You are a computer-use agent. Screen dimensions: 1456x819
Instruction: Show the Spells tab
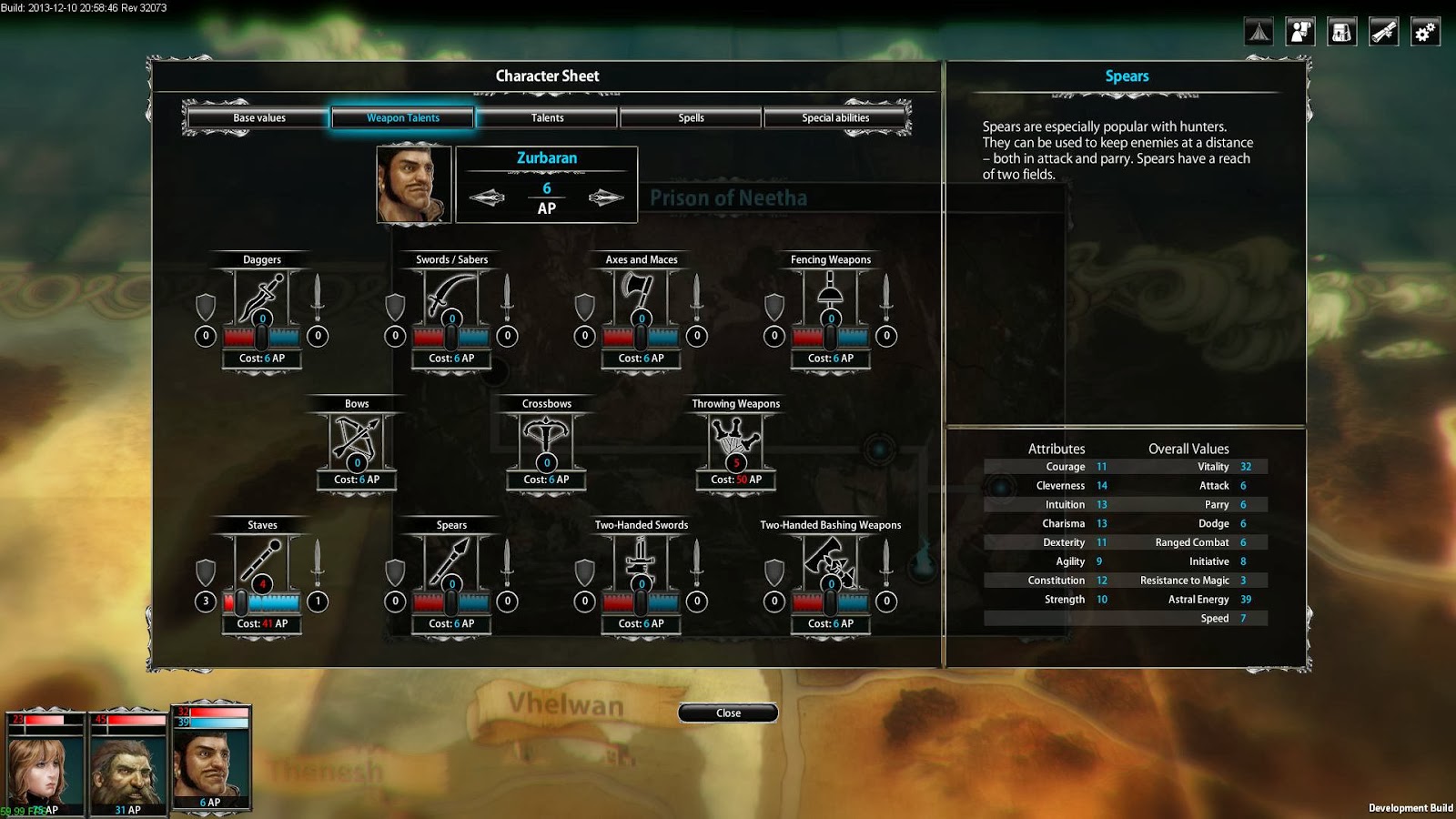[x=691, y=118]
